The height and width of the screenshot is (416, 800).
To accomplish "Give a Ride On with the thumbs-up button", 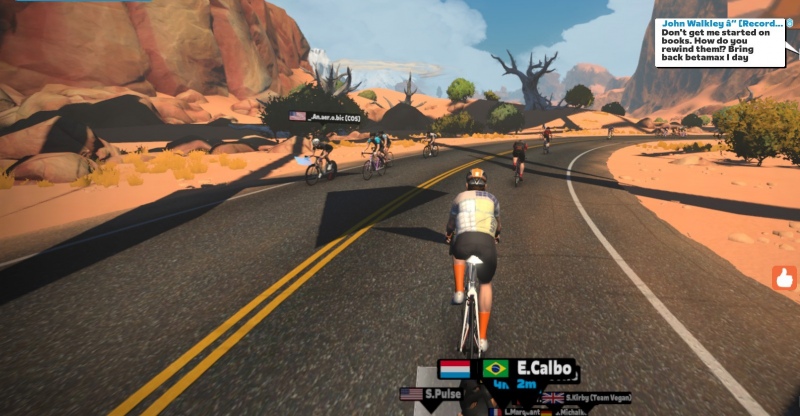I will (785, 277).
